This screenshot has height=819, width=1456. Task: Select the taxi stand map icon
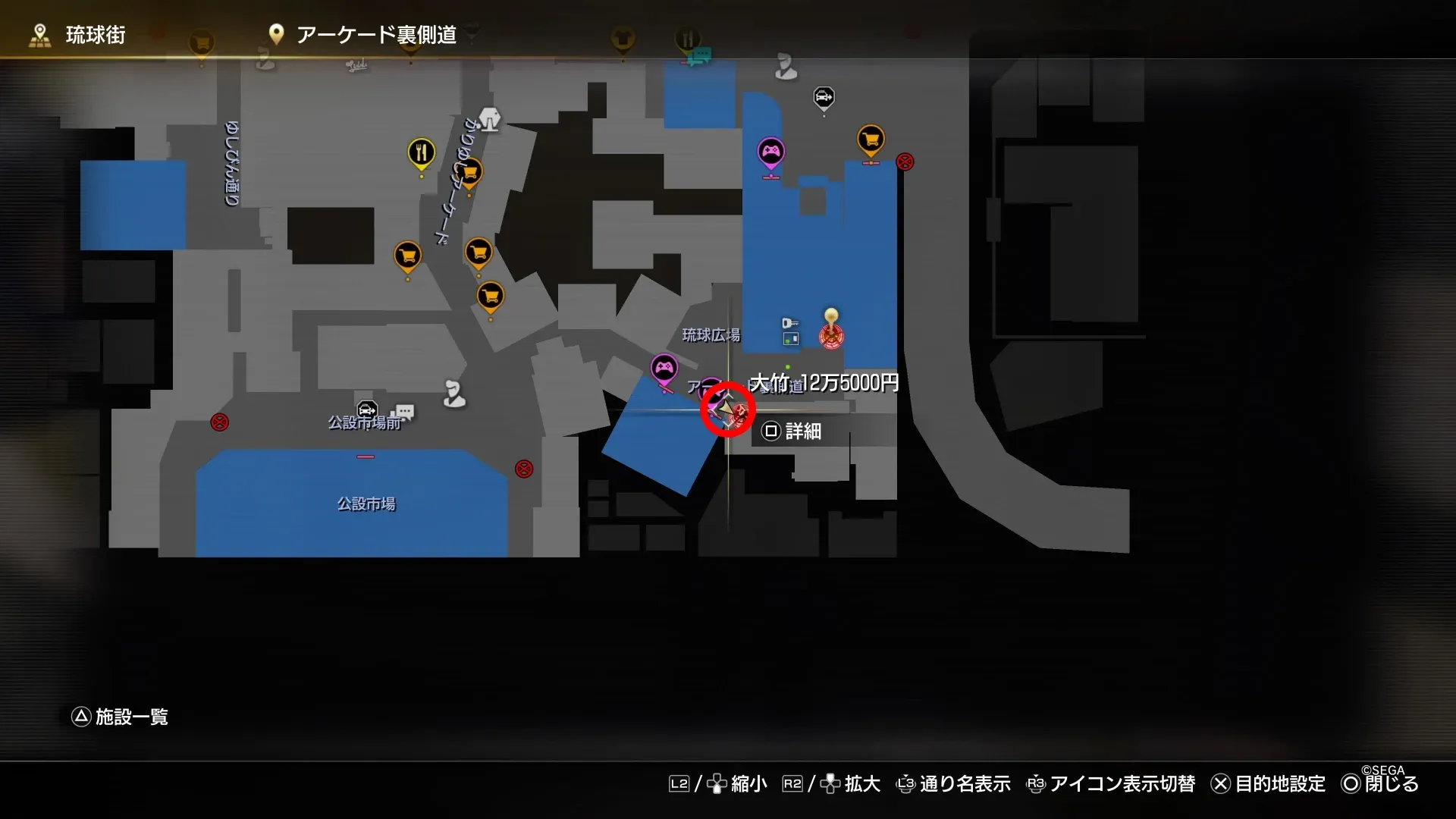[x=824, y=98]
